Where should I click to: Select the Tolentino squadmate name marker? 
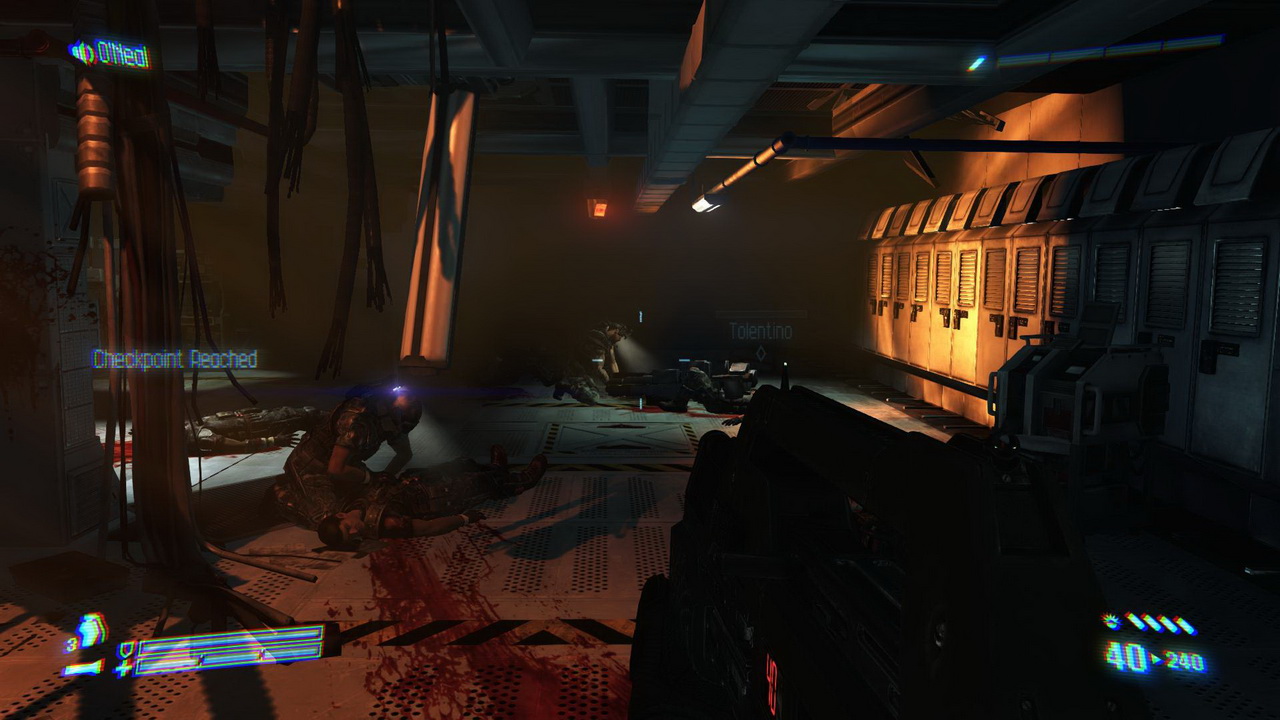[x=759, y=331]
